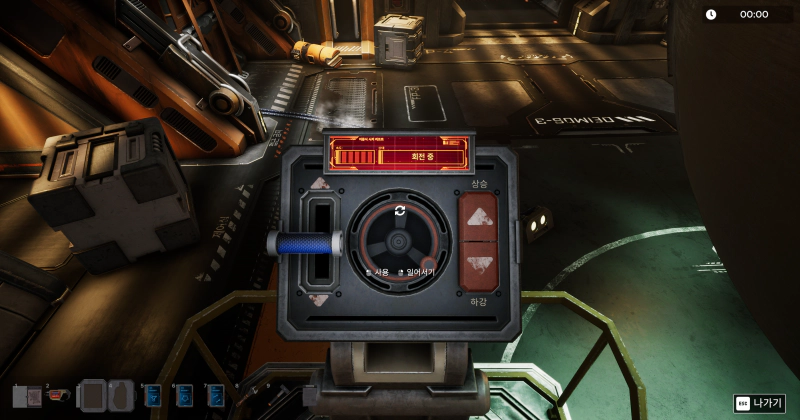Screen dimensions: 800x420
Task: Click the 나가기 exit button
Action: click(759, 403)
